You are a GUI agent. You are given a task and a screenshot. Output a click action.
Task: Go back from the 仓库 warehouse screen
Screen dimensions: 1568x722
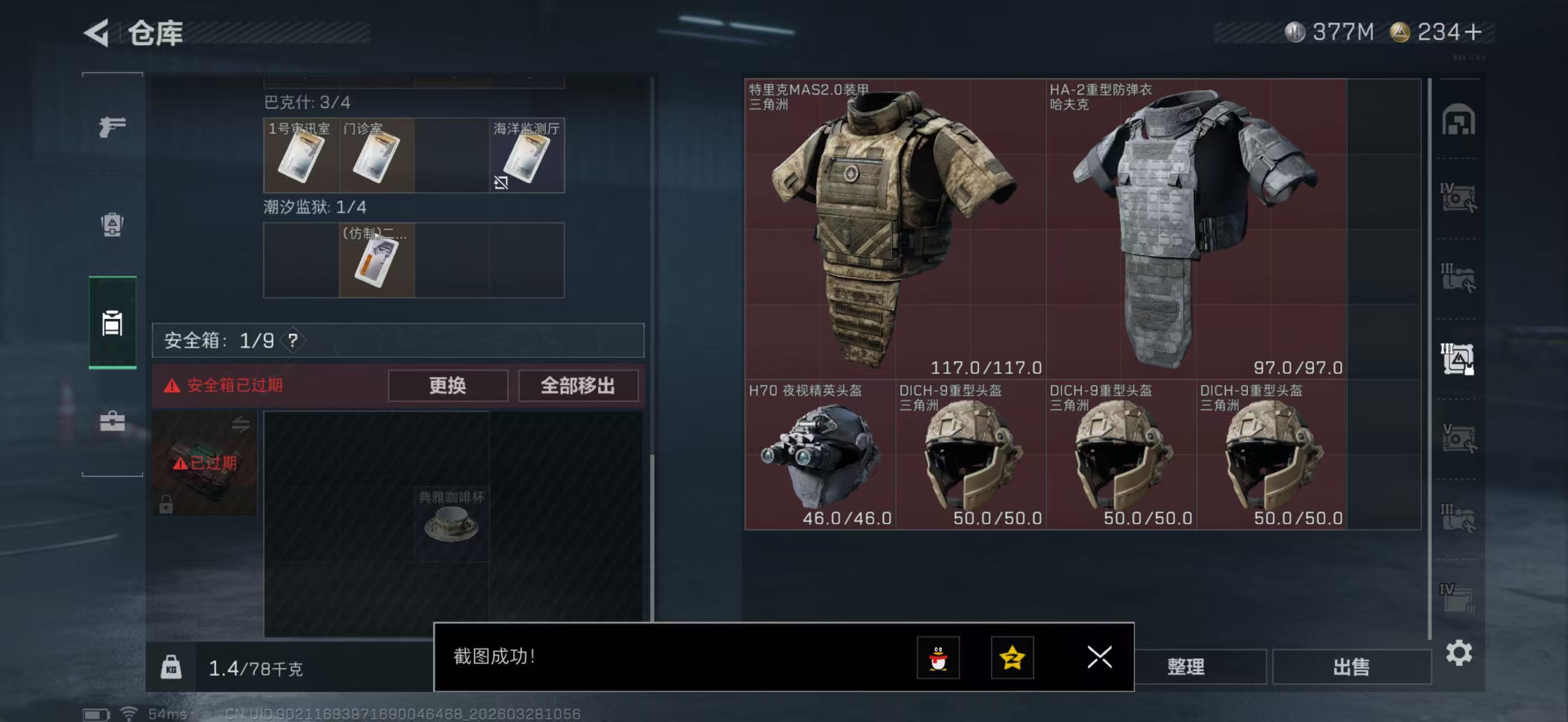[98, 33]
